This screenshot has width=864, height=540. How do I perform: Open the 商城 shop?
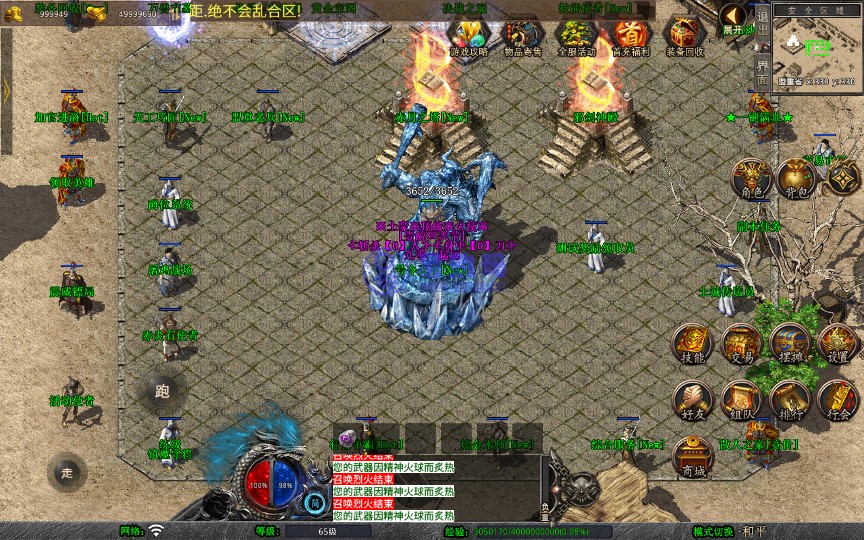tap(691, 455)
